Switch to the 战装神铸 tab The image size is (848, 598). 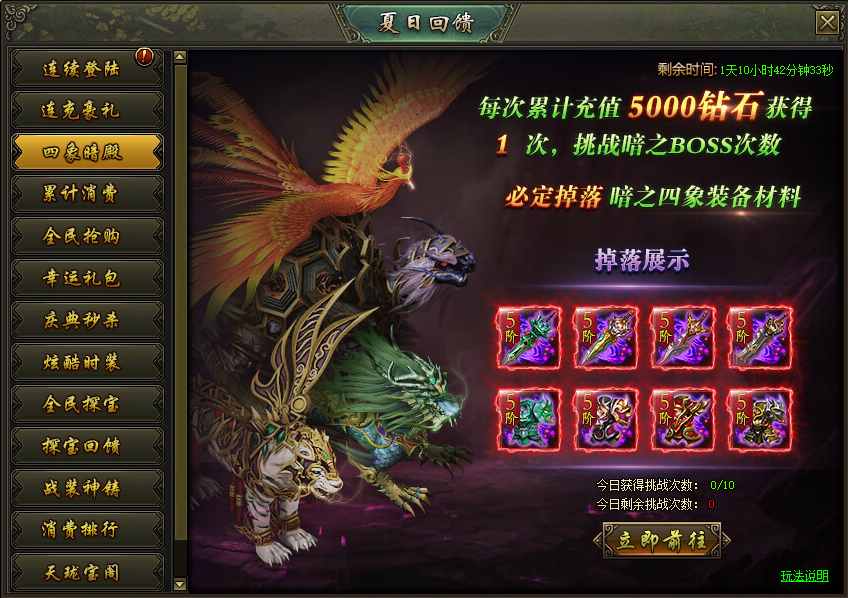[x=86, y=488]
